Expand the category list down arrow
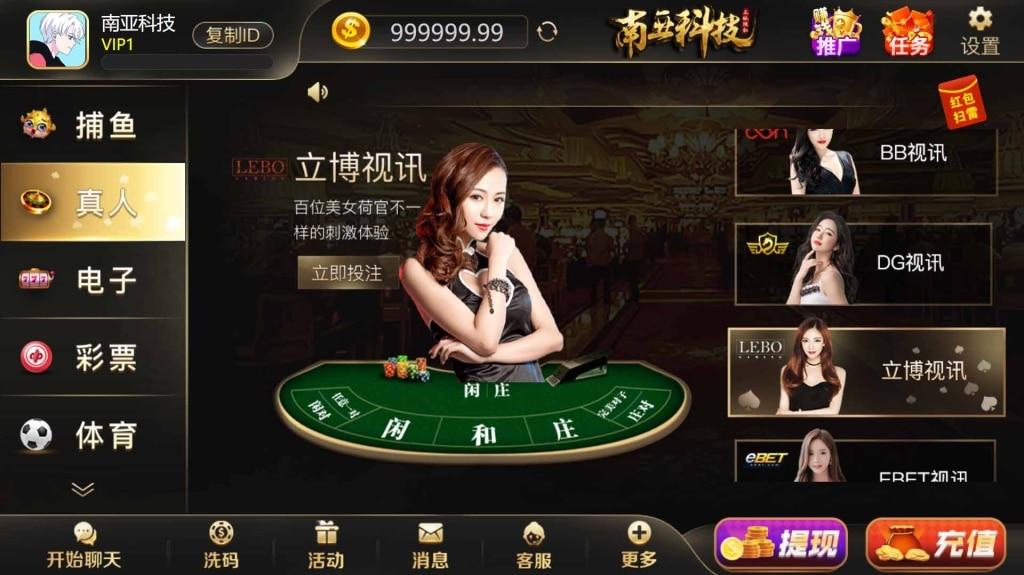 (83, 489)
